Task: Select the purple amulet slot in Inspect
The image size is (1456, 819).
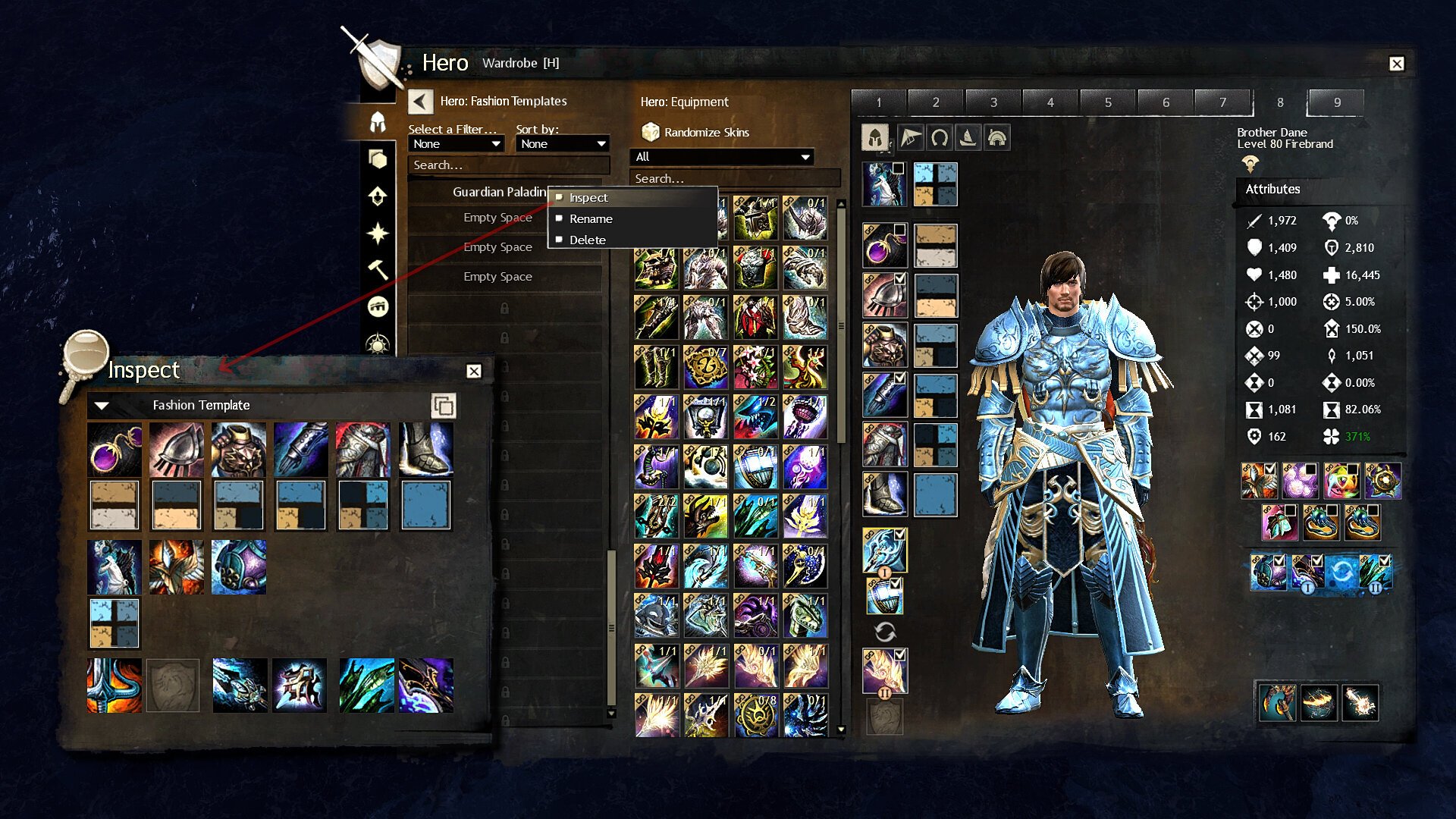Action: click(115, 450)
